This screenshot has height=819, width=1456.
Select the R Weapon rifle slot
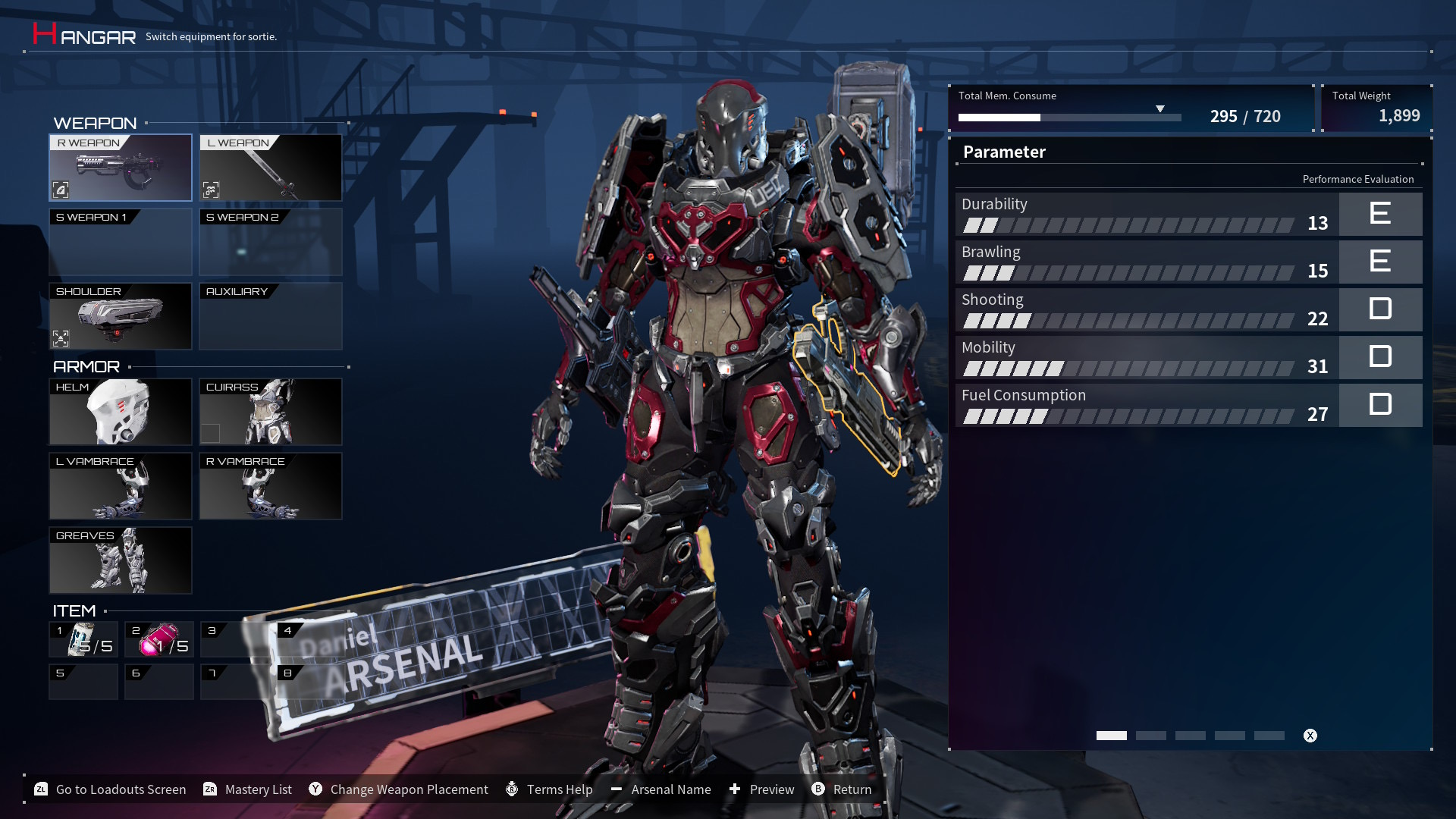click(x=121, y=168)
